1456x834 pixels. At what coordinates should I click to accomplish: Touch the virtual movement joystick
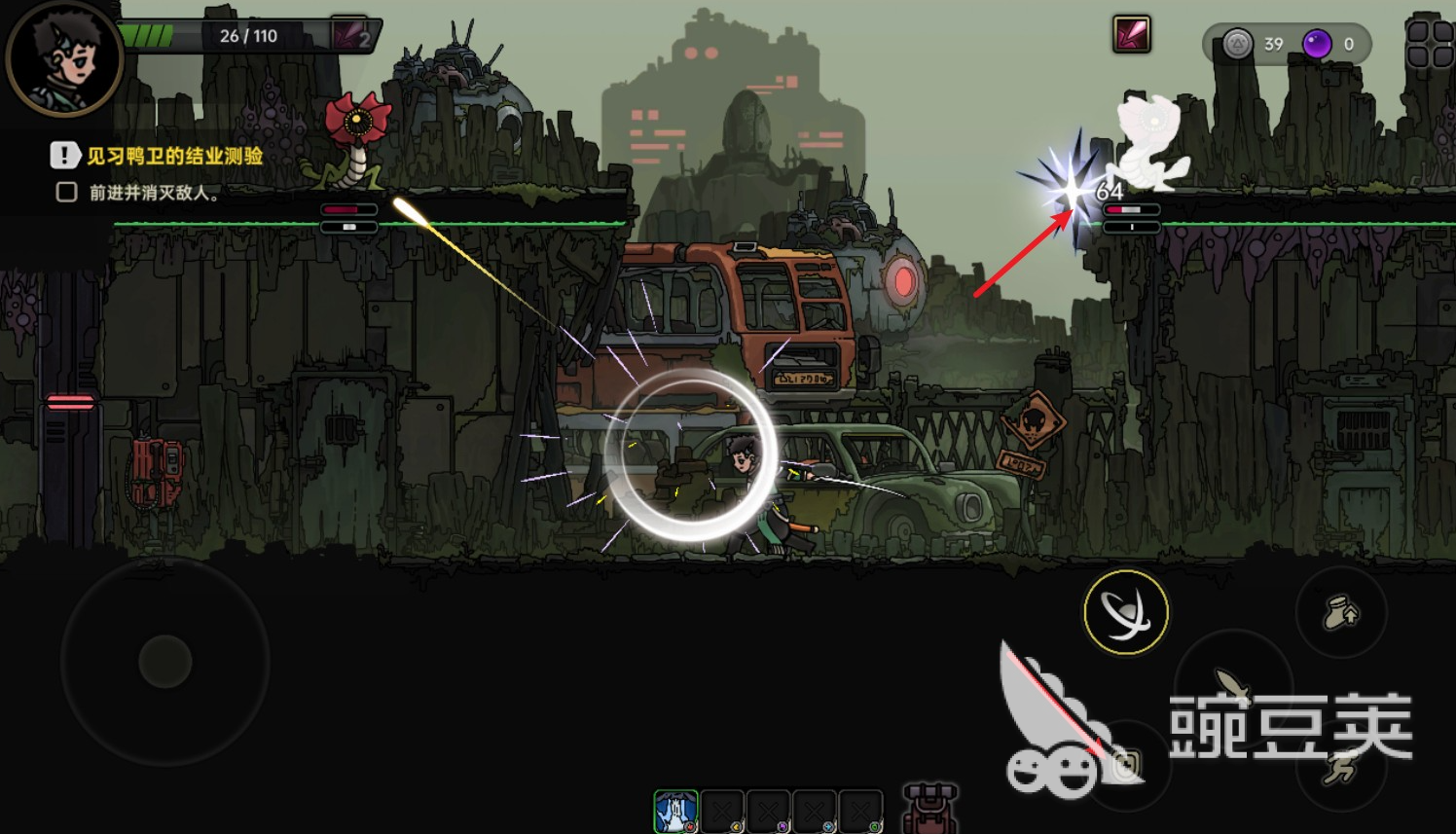pos(165,662)
